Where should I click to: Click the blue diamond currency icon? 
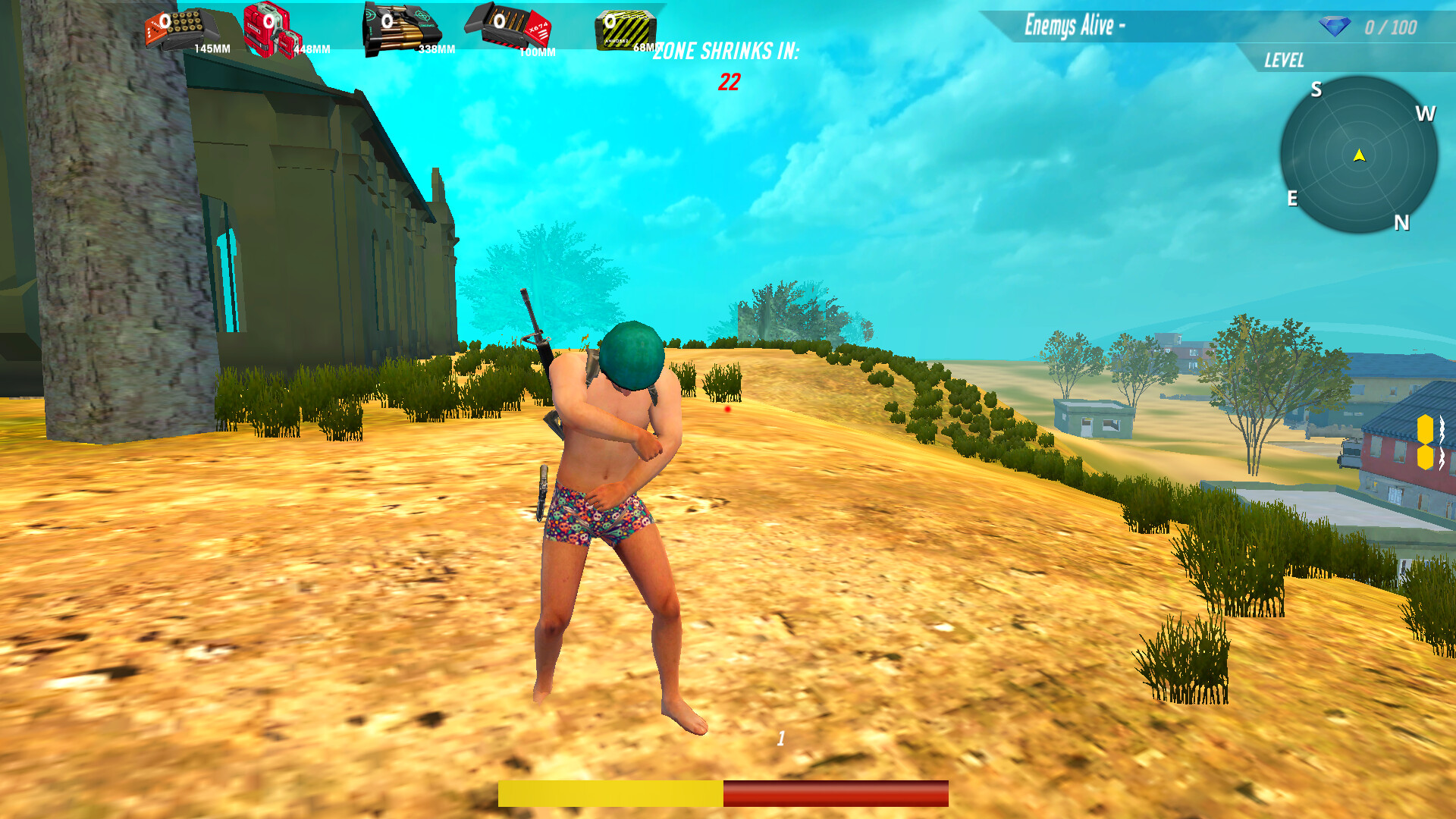point(1335,27)
